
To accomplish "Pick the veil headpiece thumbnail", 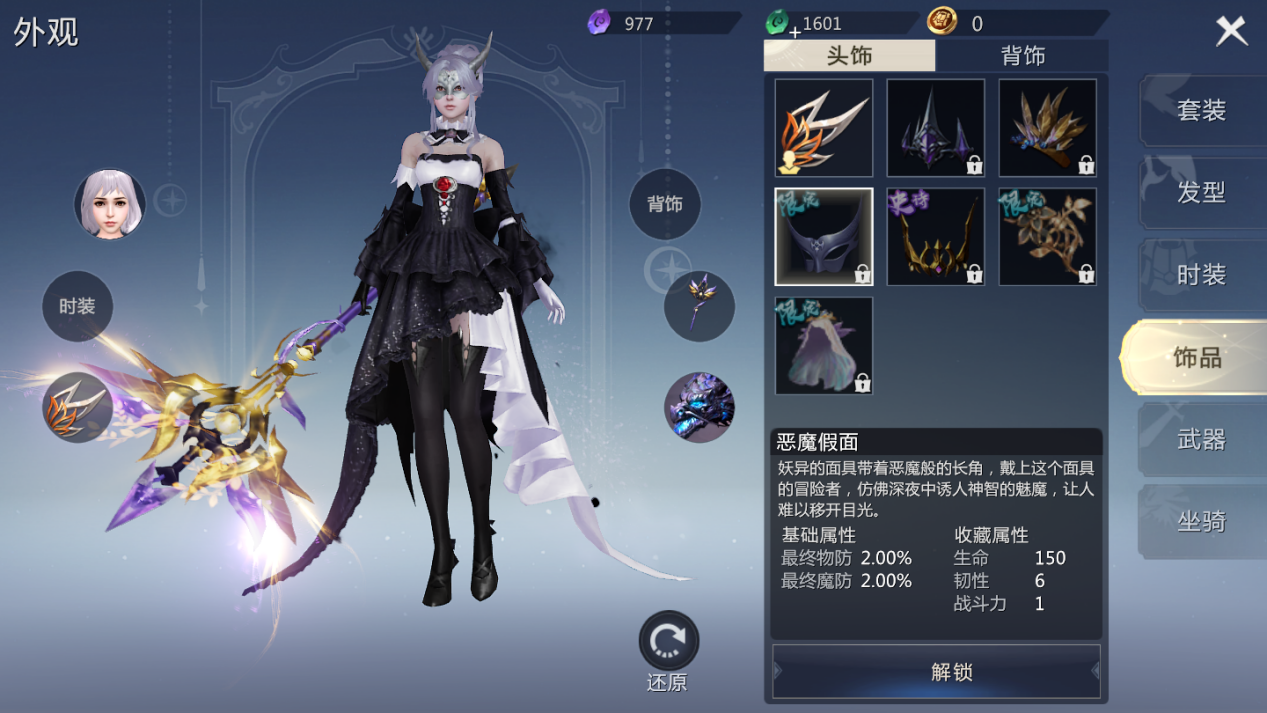I will pos(824,345).
